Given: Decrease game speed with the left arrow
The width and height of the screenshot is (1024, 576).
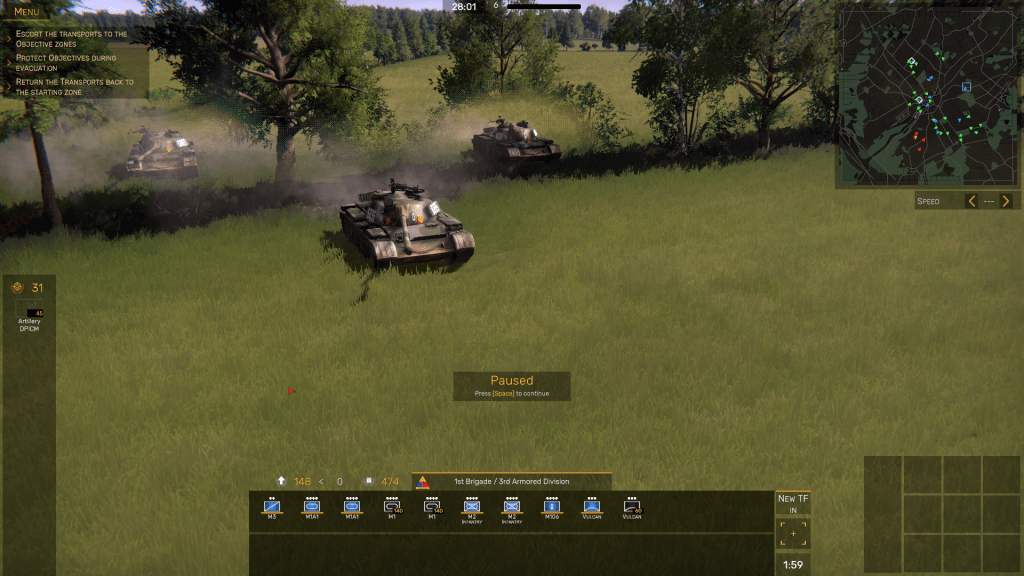Looking at the screenshot, I should pos(971,201).
